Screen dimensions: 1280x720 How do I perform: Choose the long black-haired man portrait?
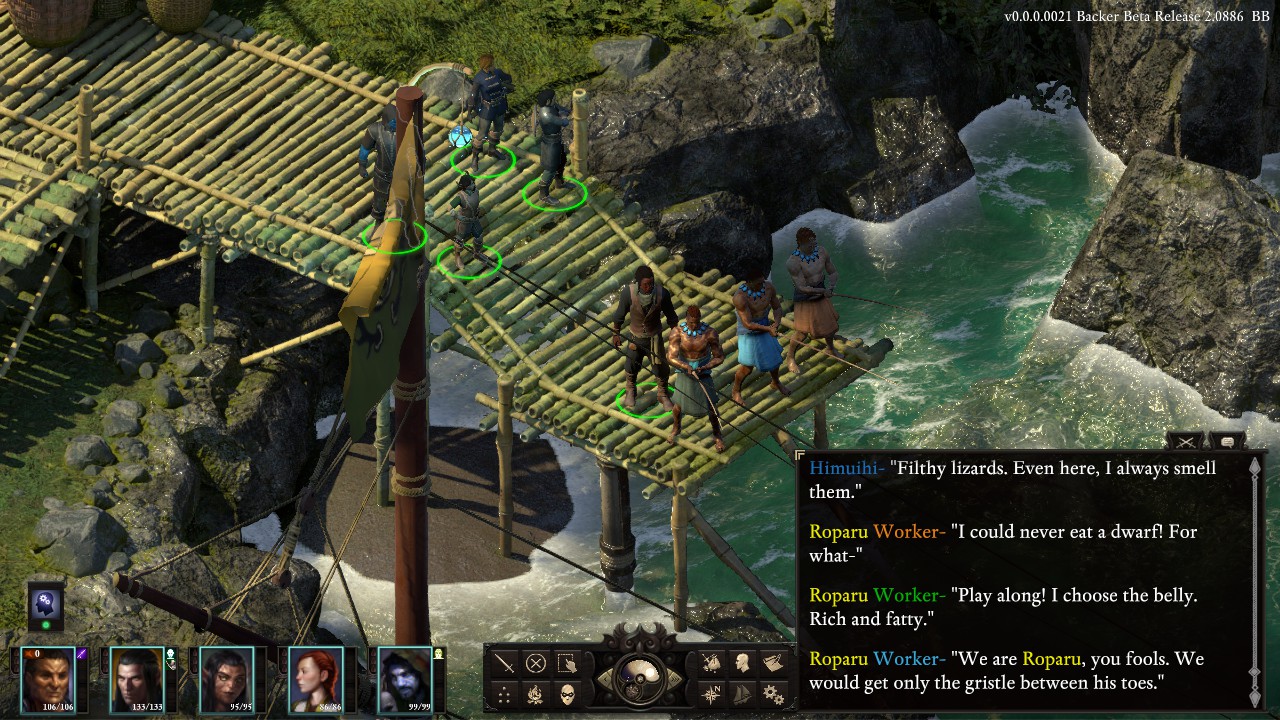tap(137, 677)
